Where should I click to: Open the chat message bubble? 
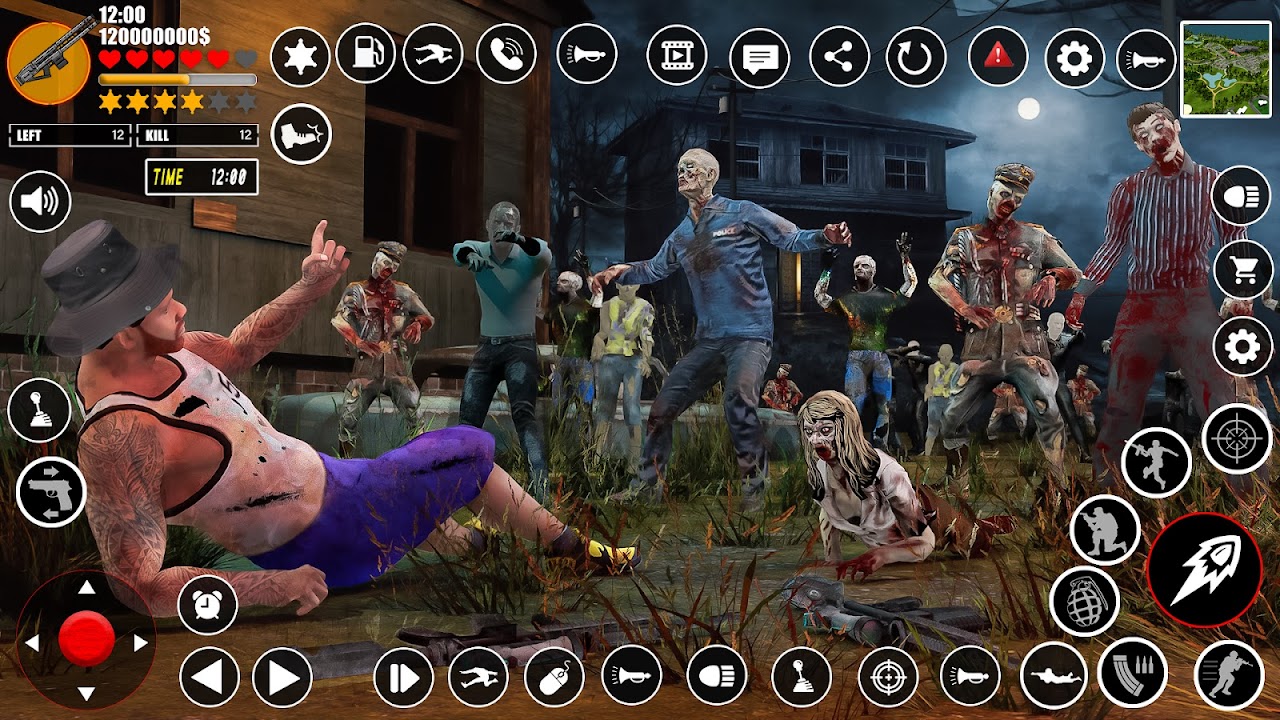point(759,57)
